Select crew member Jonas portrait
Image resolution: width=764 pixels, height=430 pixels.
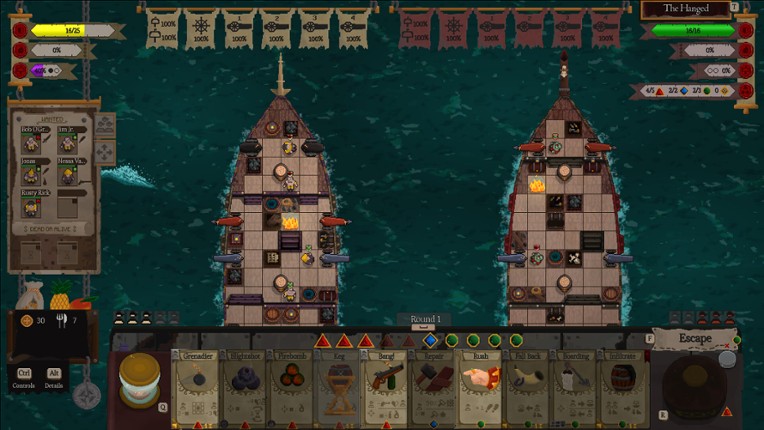(x=32, y=174)
